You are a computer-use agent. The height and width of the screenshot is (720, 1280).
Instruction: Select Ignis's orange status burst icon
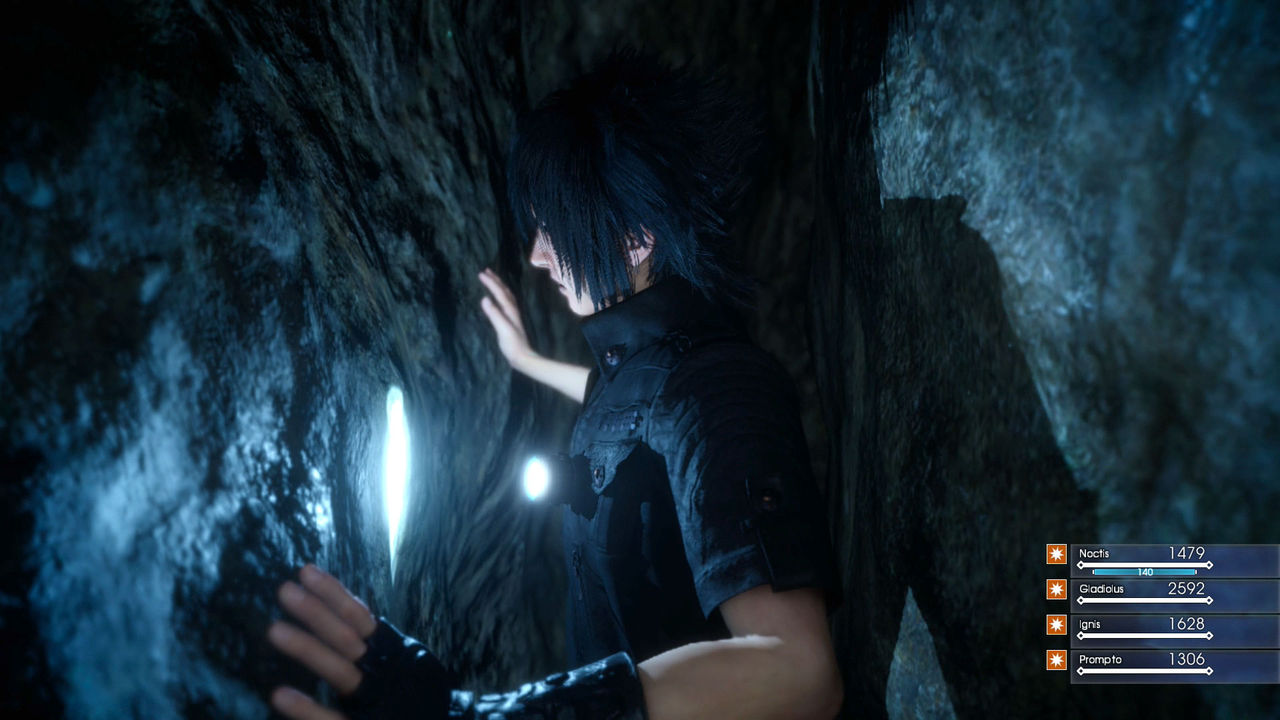pos(1056,623)
